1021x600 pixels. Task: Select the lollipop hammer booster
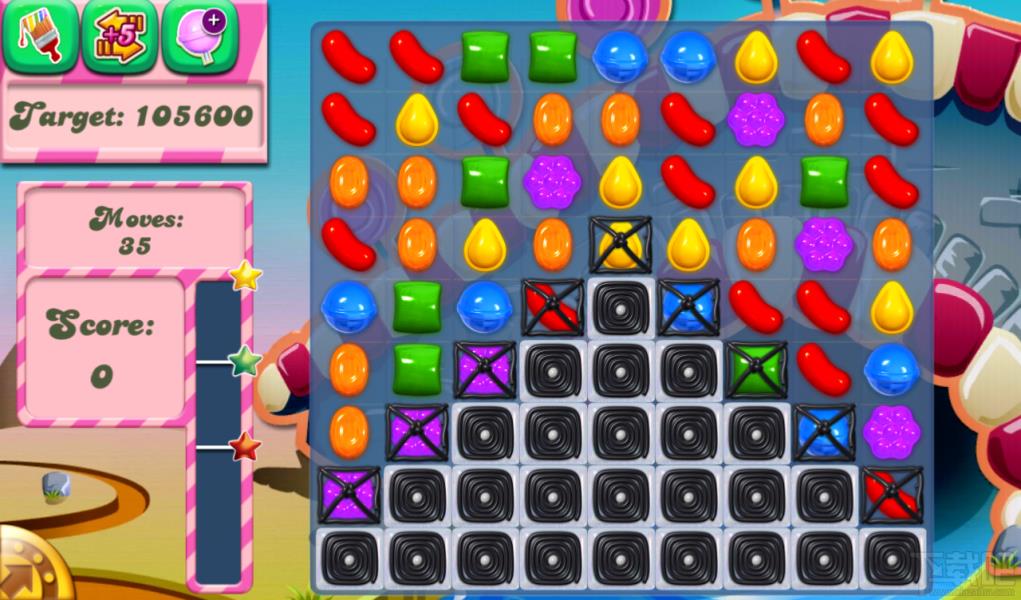pos(199,36)
